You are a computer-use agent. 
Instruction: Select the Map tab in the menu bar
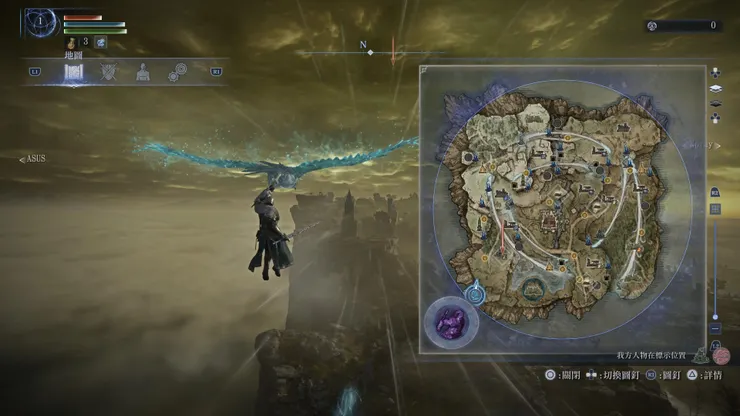(74, 72)
